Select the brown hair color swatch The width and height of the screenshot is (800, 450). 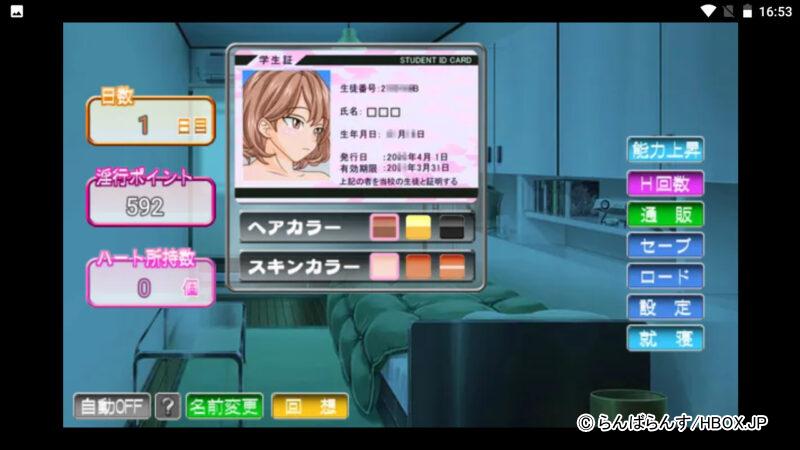click(x=385, y=227)
